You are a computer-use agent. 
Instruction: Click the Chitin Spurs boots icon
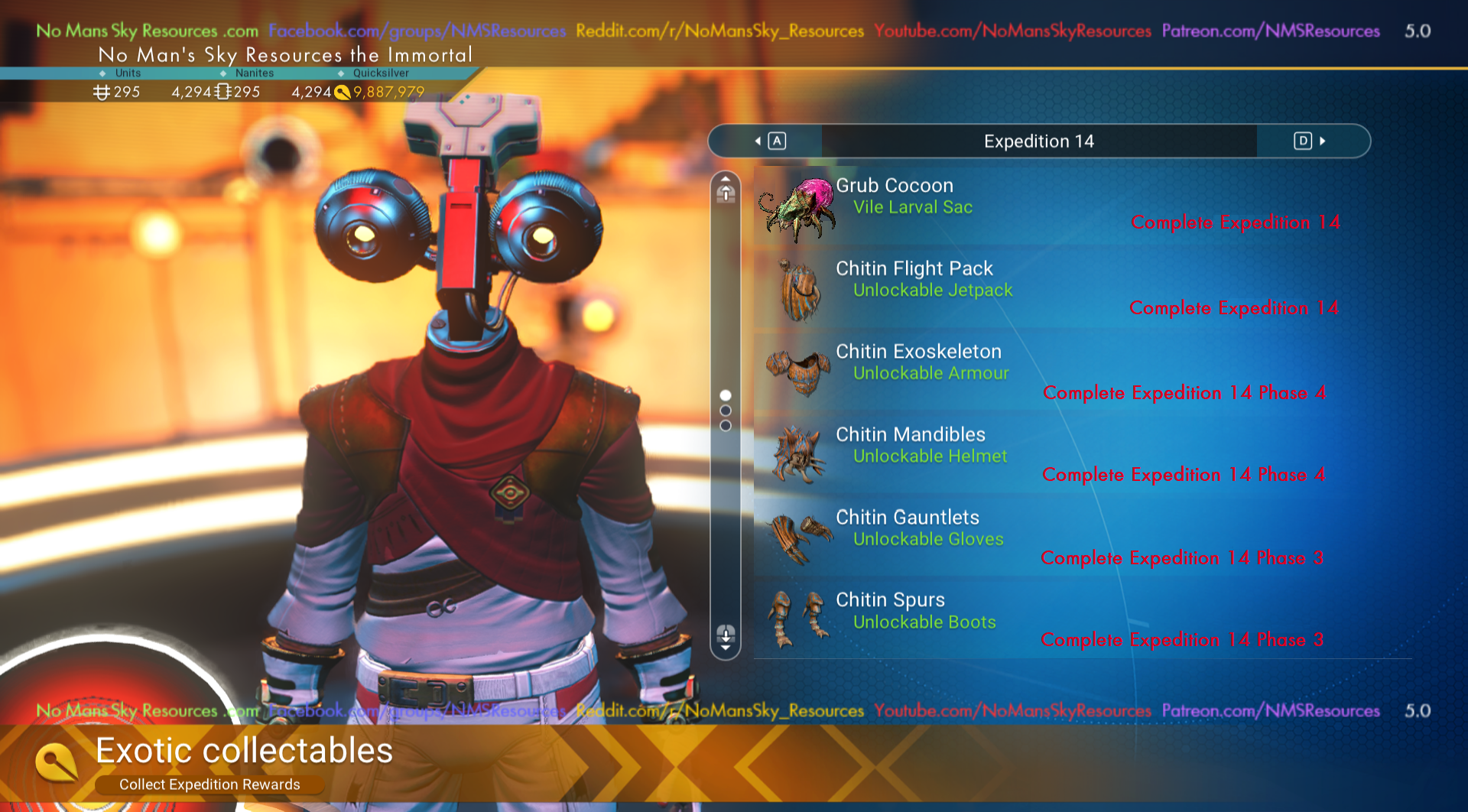click(x=797, y=619)
